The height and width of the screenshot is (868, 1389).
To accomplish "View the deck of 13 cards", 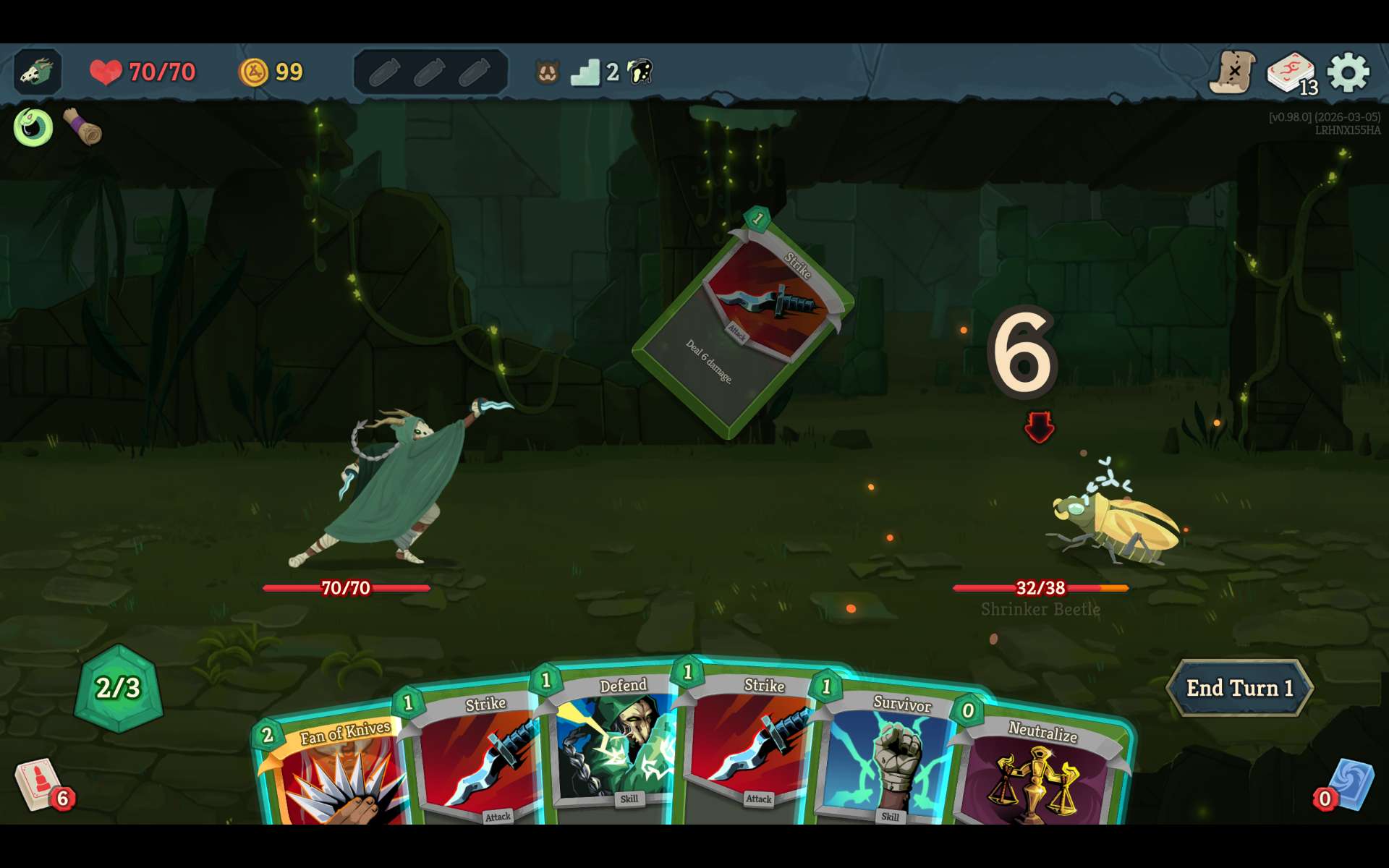I will pos(1291,72).
